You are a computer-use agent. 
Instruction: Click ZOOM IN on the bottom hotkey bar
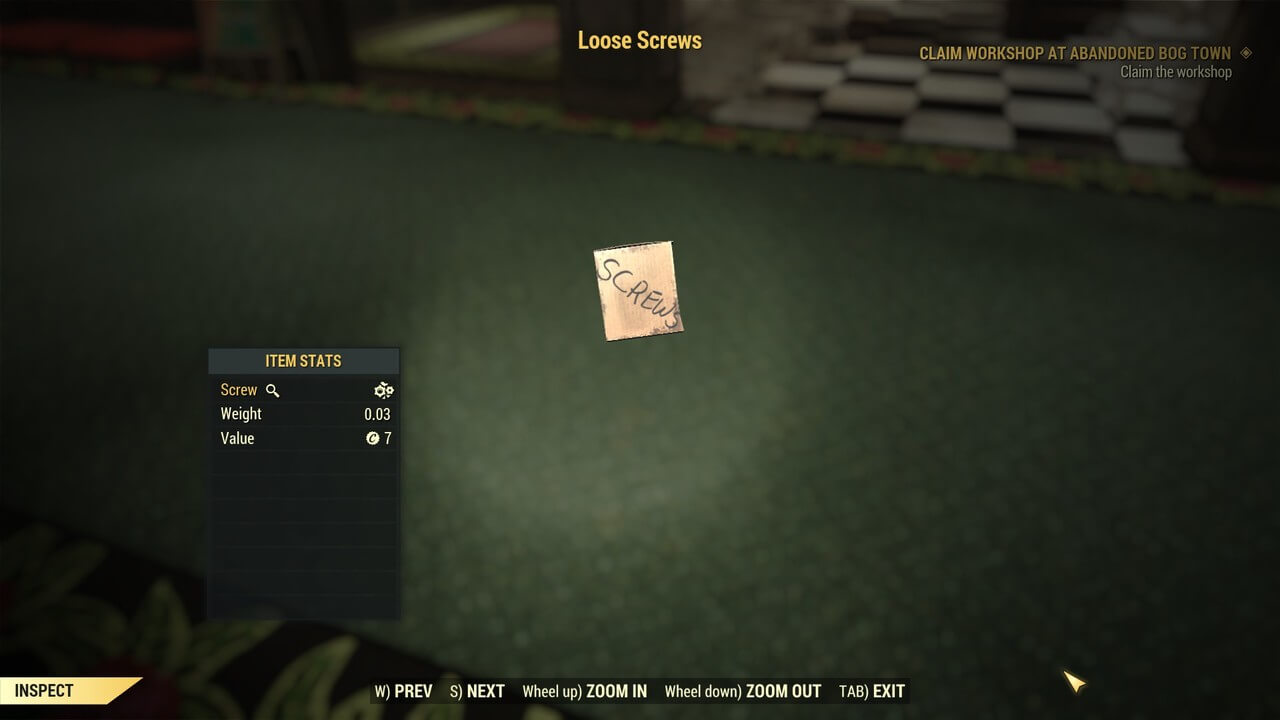pyautogui.click(x=585, y=691)
